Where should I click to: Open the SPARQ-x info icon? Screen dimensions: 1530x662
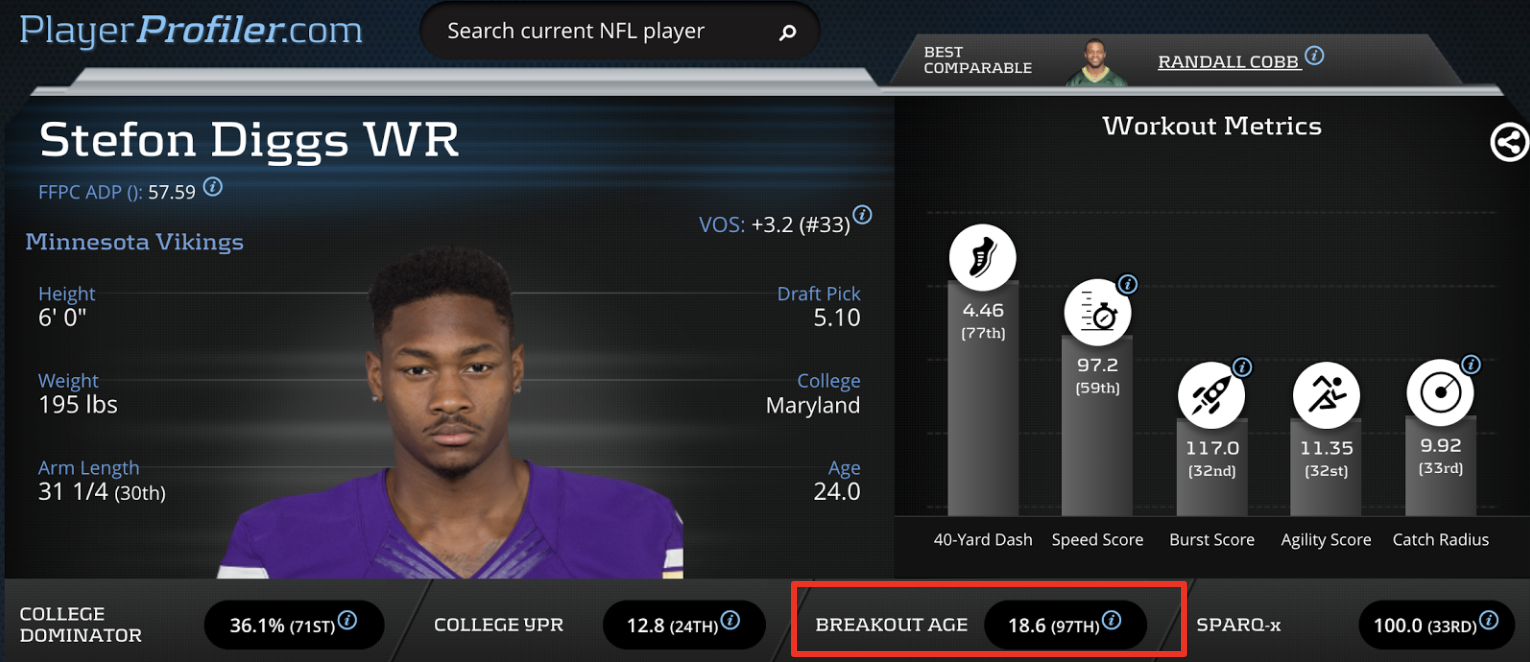point(1489,620)
